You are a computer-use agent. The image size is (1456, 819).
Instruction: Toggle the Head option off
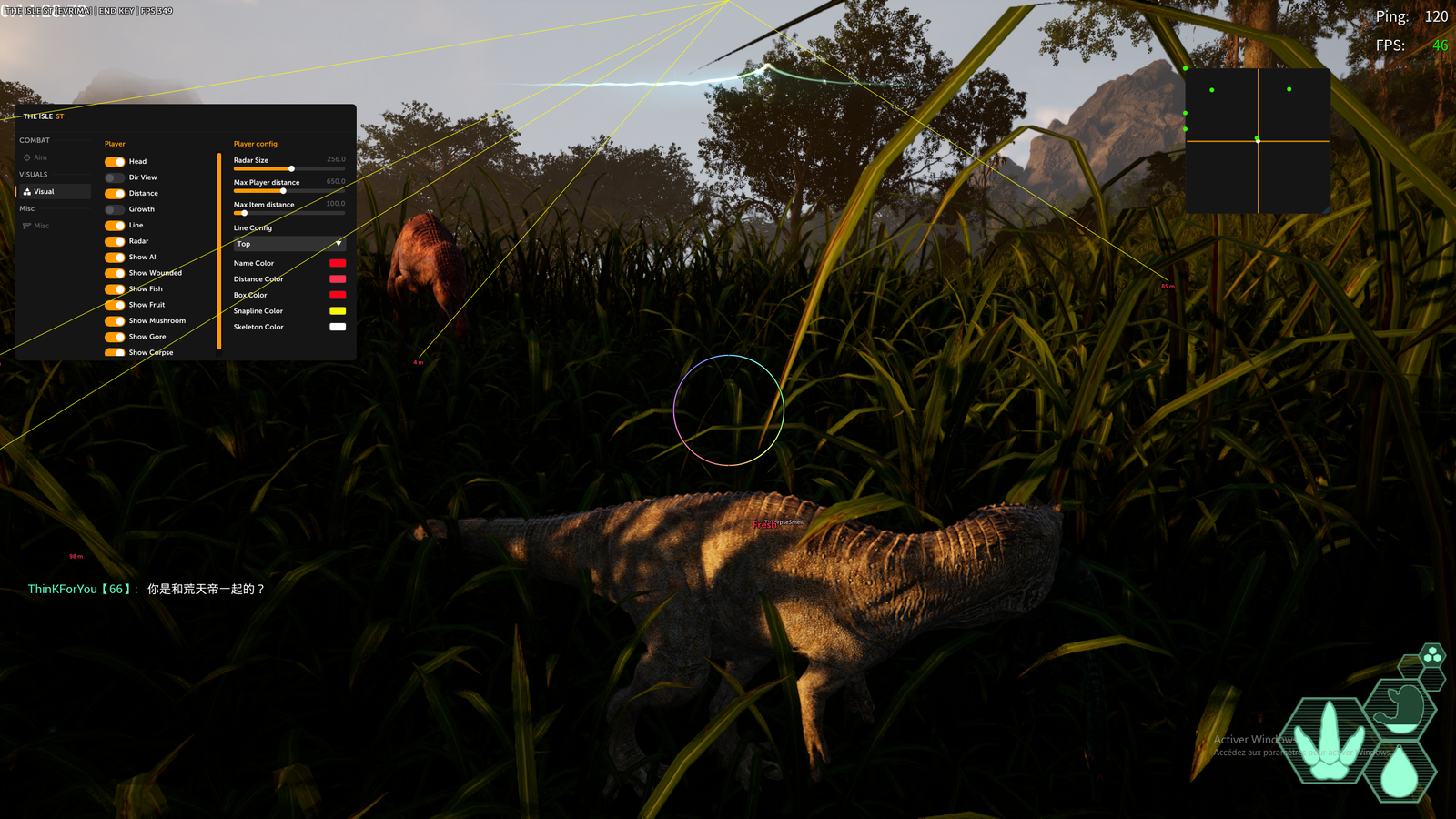click(115, 162)
